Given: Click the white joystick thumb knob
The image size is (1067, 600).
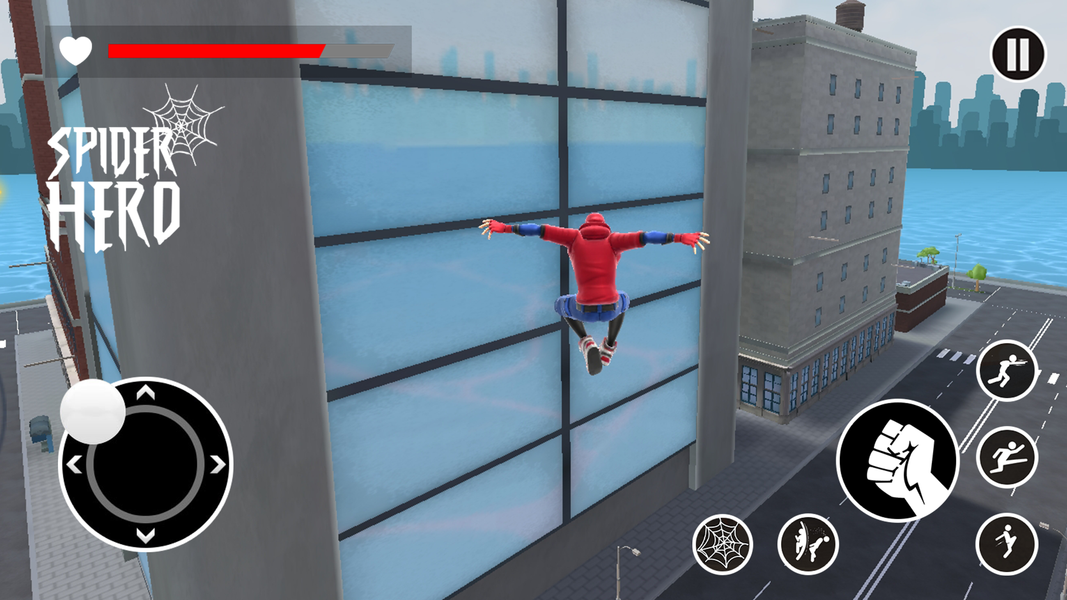Looking at the screenshot, I should 93,411.
